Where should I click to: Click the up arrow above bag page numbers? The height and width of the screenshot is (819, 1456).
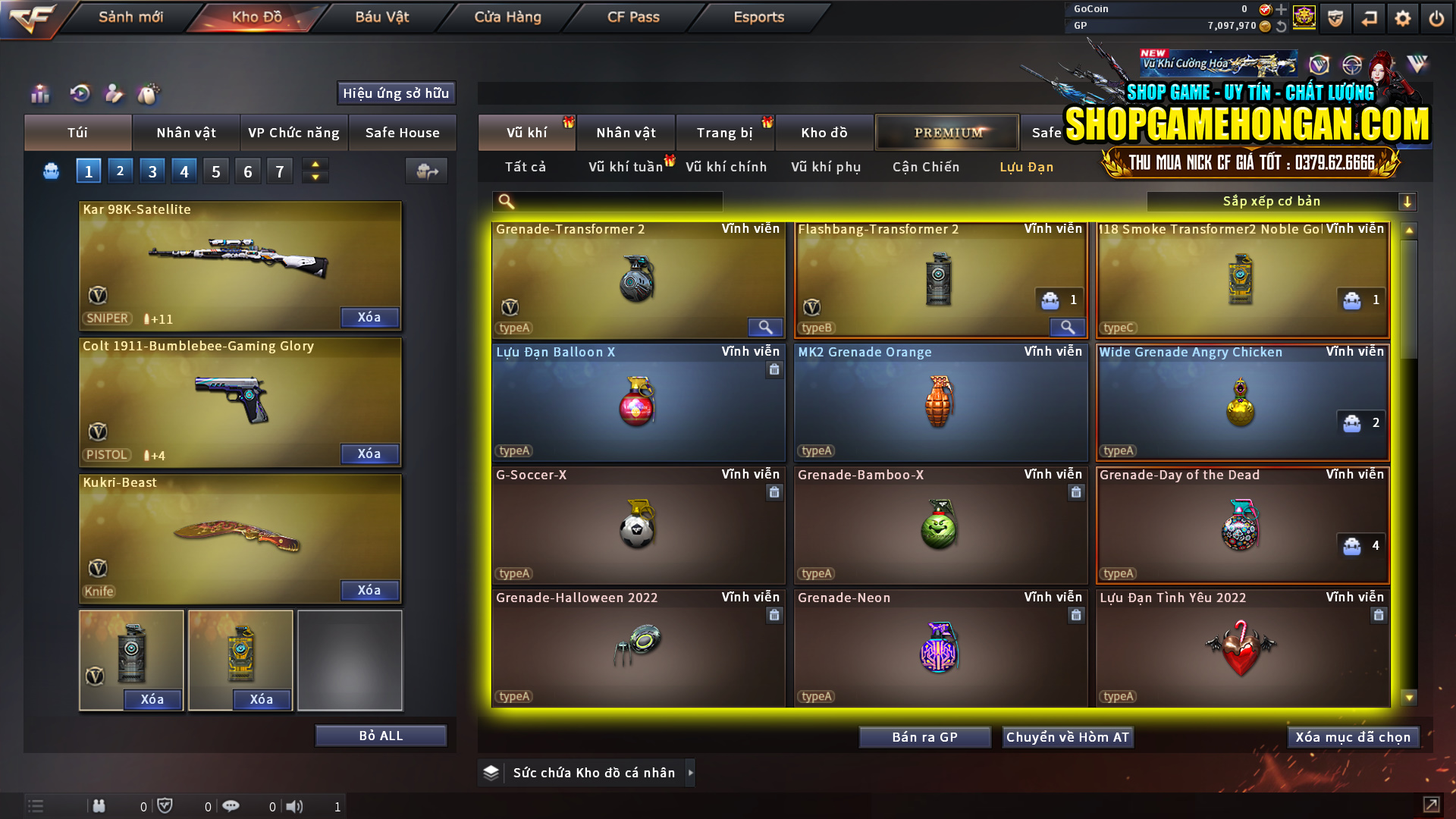coord(315,164)
